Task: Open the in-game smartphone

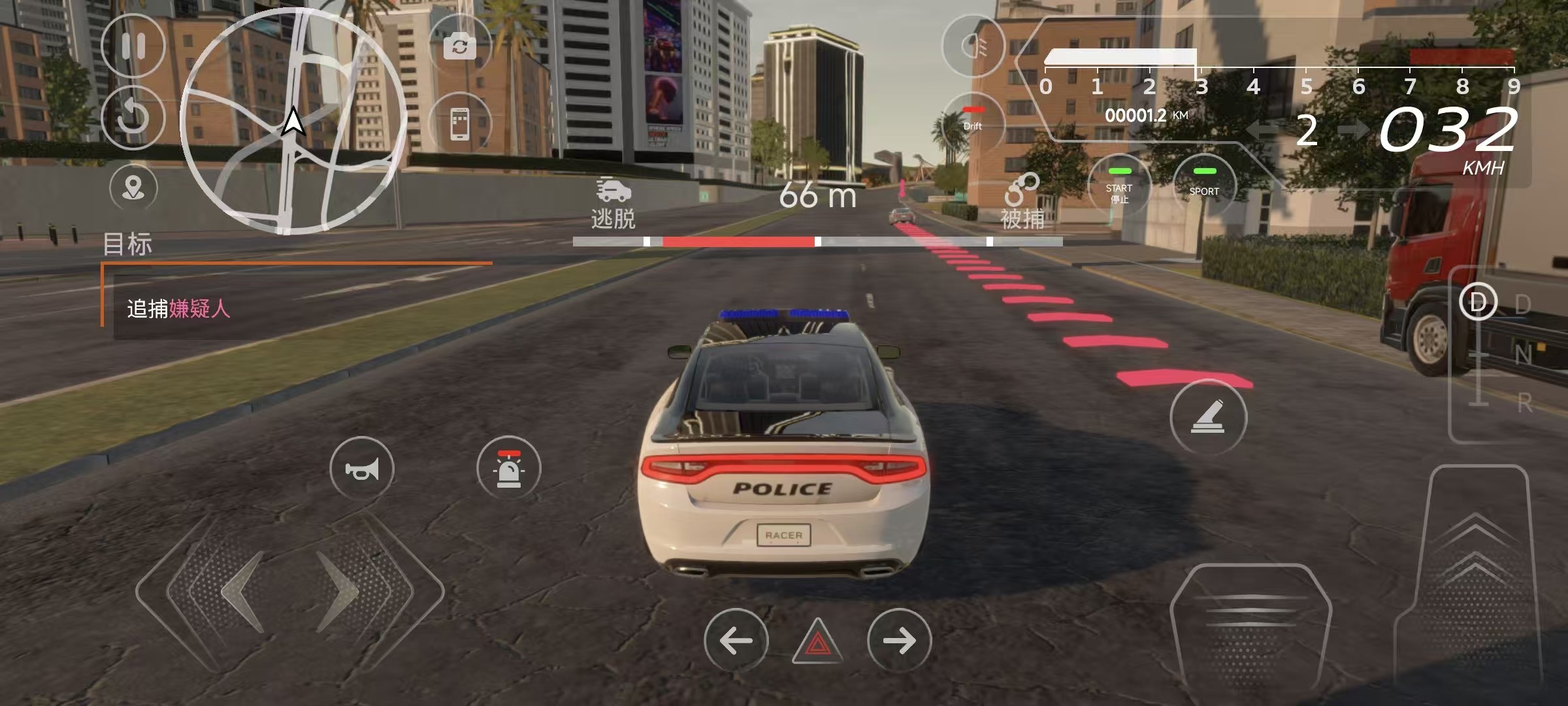Action: coord(459,123)
